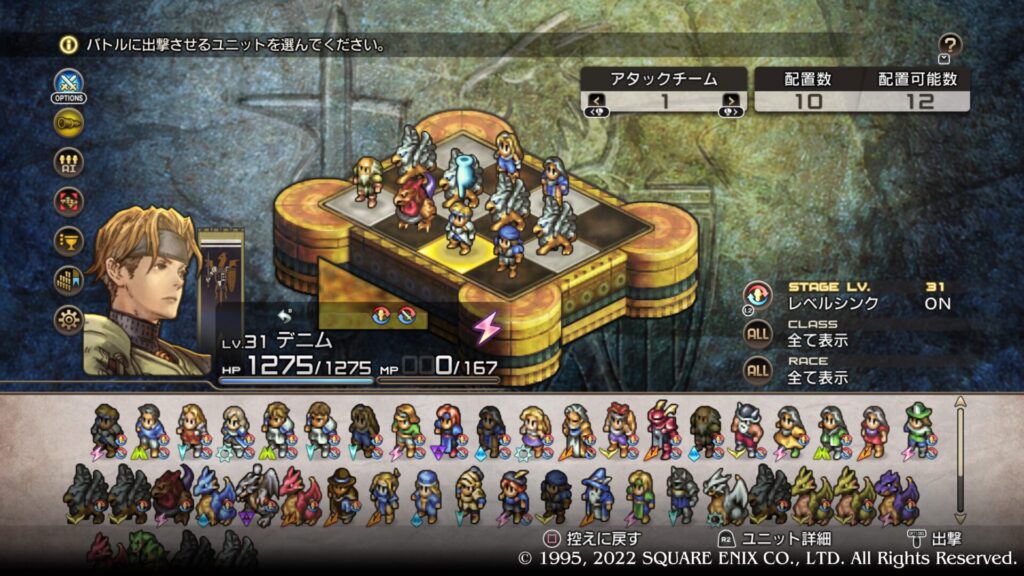Choose the green-hatted unit in the roster
Viewport: 1024px width, 576px height.
(918, 428)
